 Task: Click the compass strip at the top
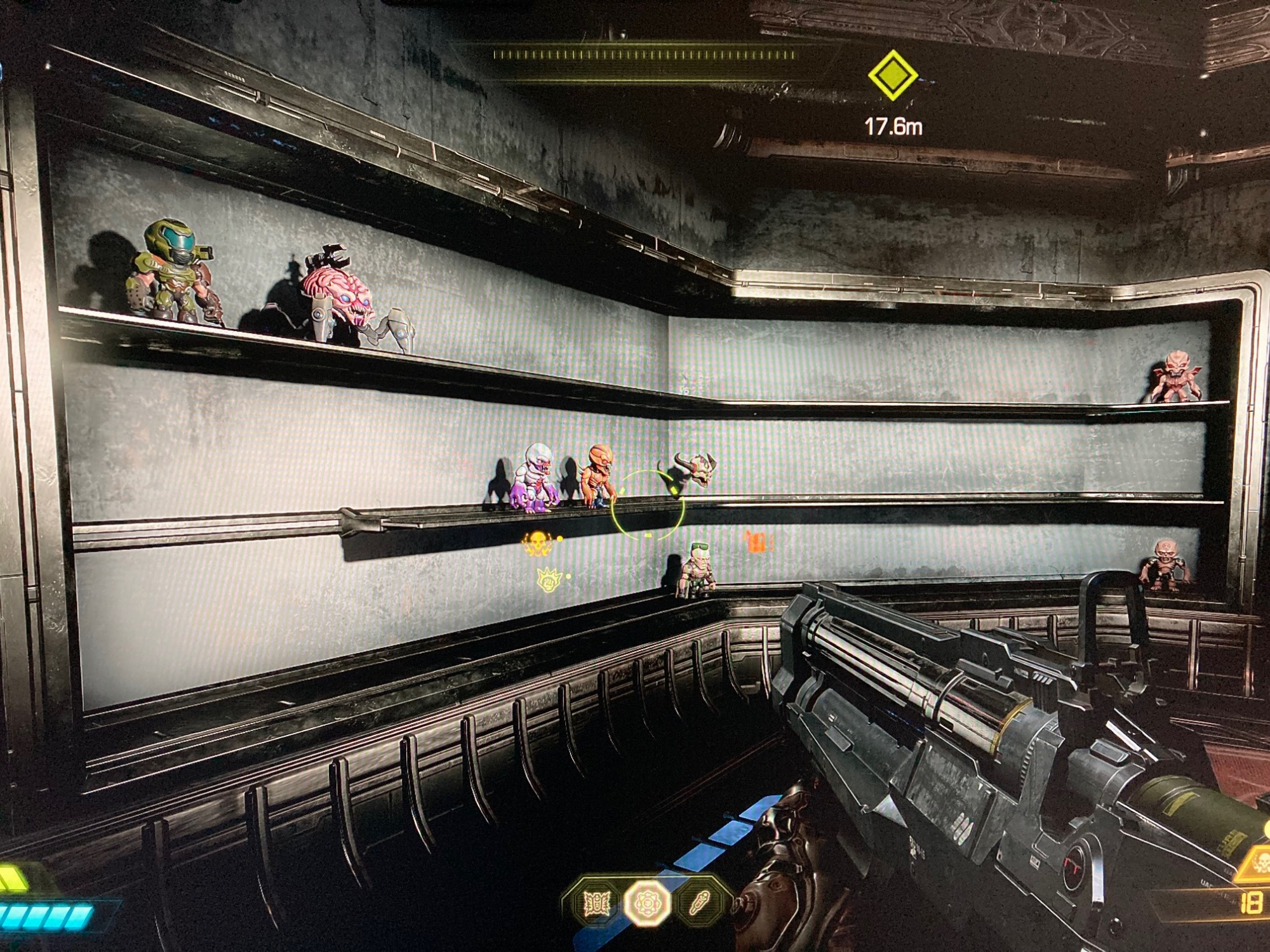pyautogui.click(x=645, y=55)
